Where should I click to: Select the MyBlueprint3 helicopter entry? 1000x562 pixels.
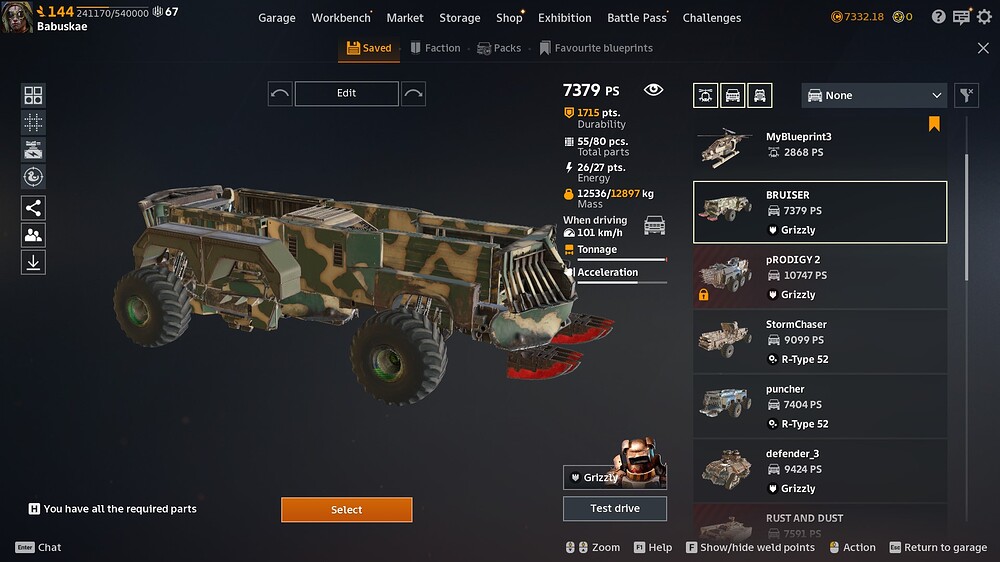tap(820, 147)
